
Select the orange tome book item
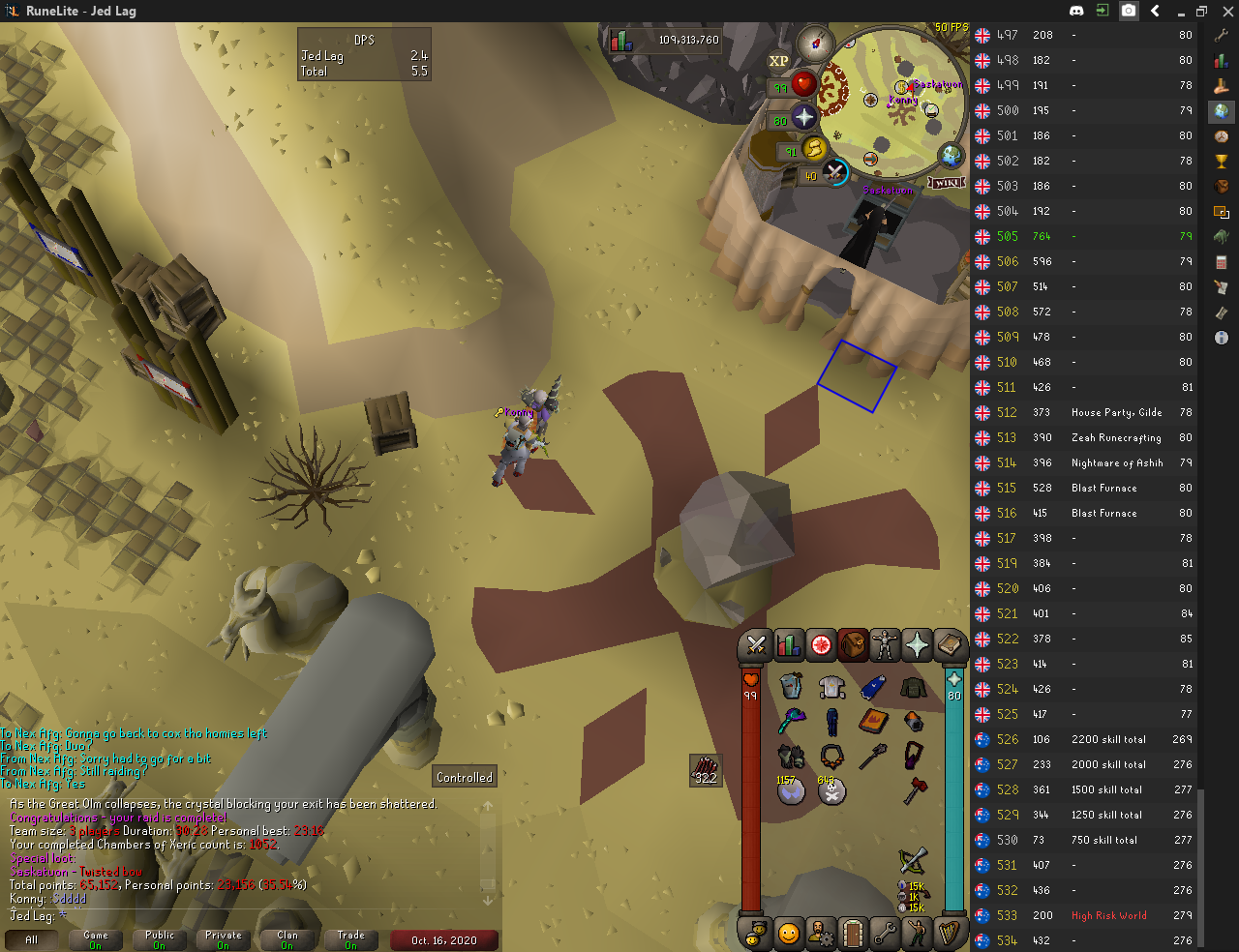click(x=873, y=721)
